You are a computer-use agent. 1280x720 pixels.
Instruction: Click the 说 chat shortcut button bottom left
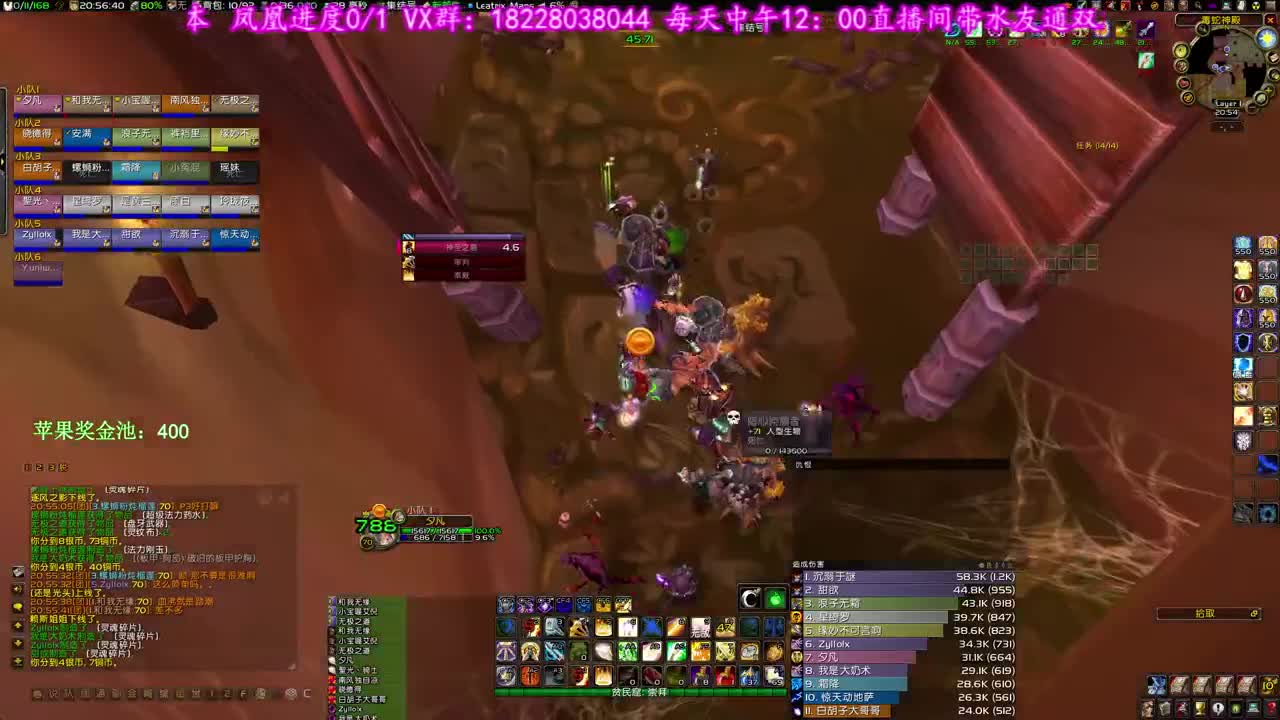(x=53, y=694)
